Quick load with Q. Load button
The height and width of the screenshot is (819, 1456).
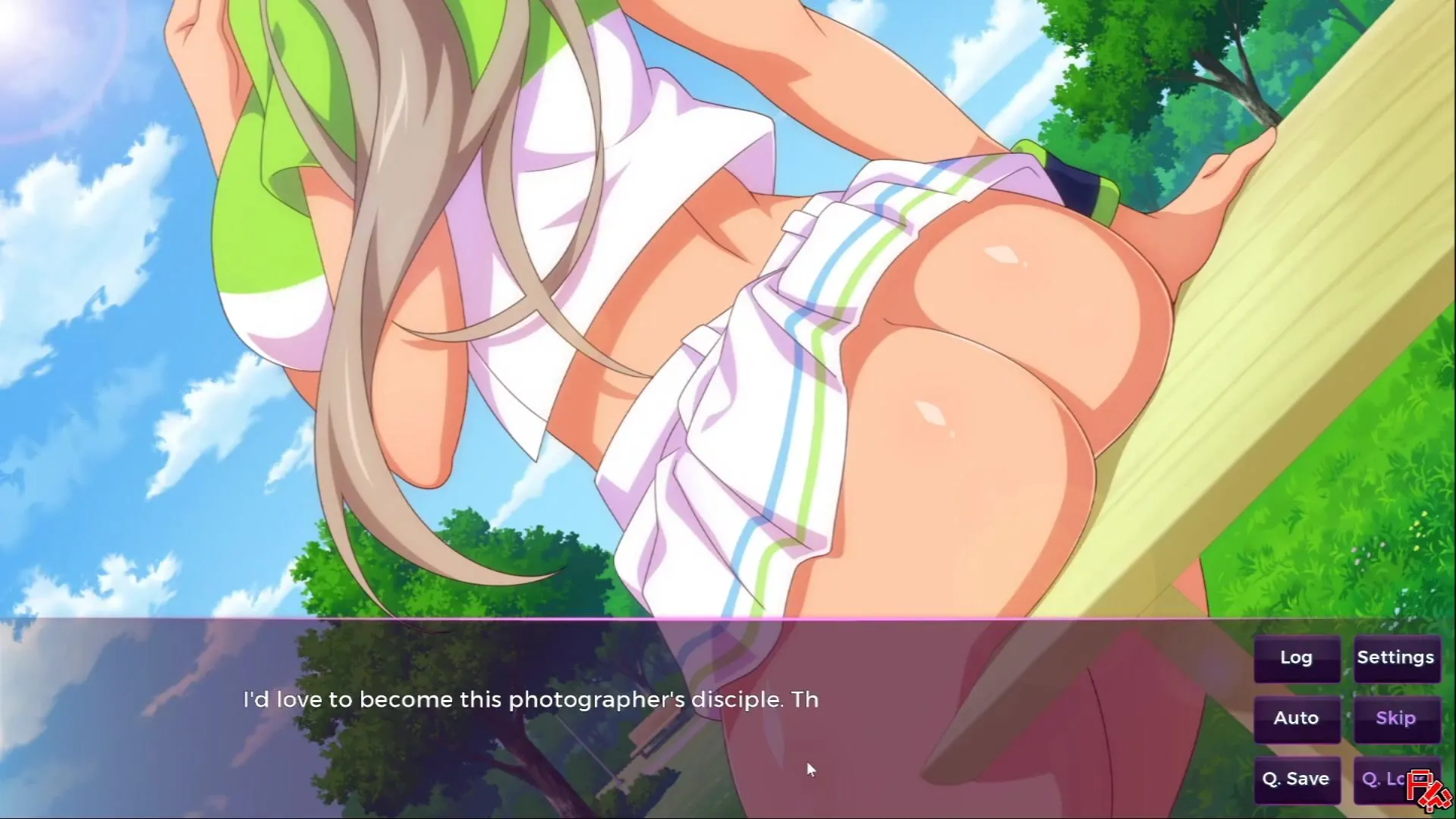(1385, 779)
